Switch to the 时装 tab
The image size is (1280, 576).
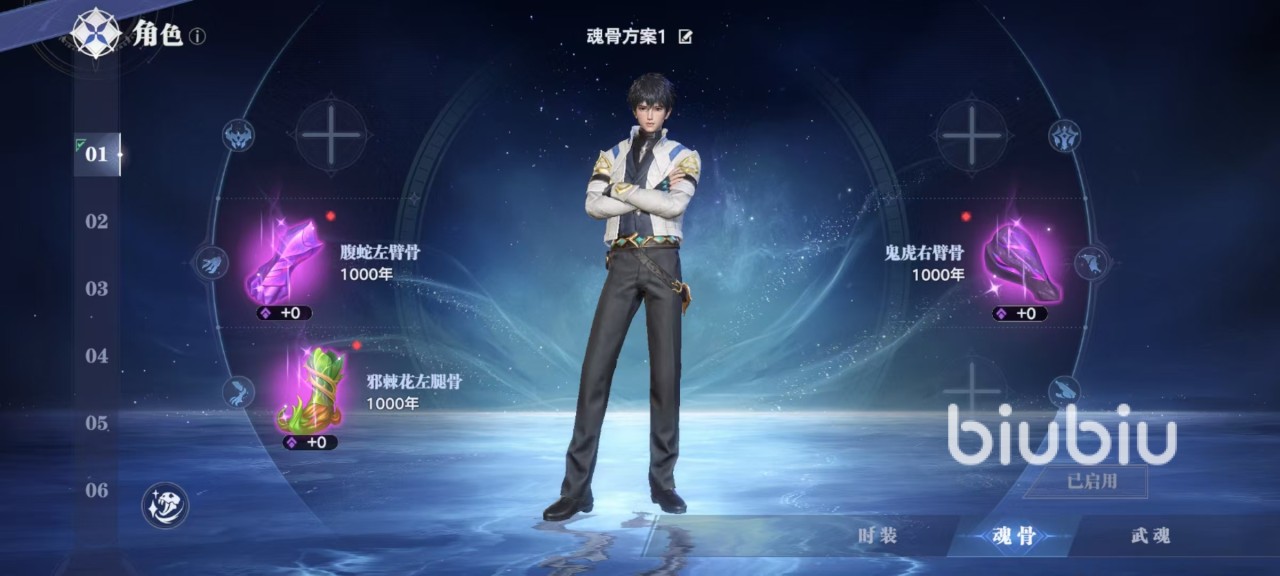[878, 536]
